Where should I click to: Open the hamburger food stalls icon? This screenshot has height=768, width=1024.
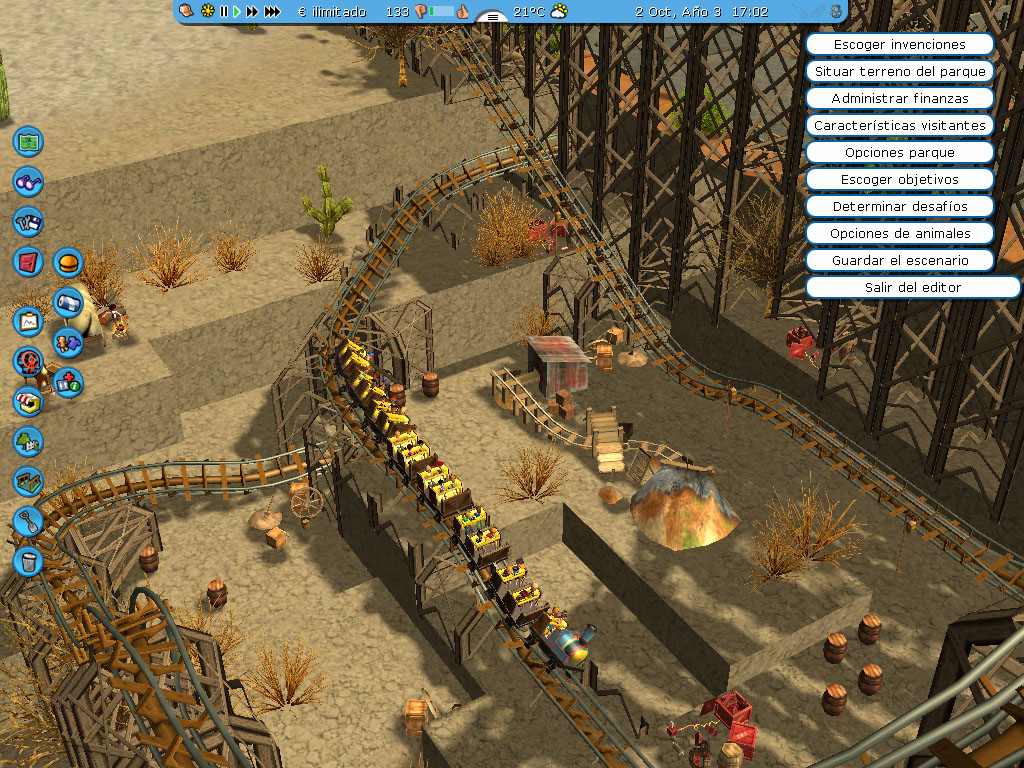point(68,263)
